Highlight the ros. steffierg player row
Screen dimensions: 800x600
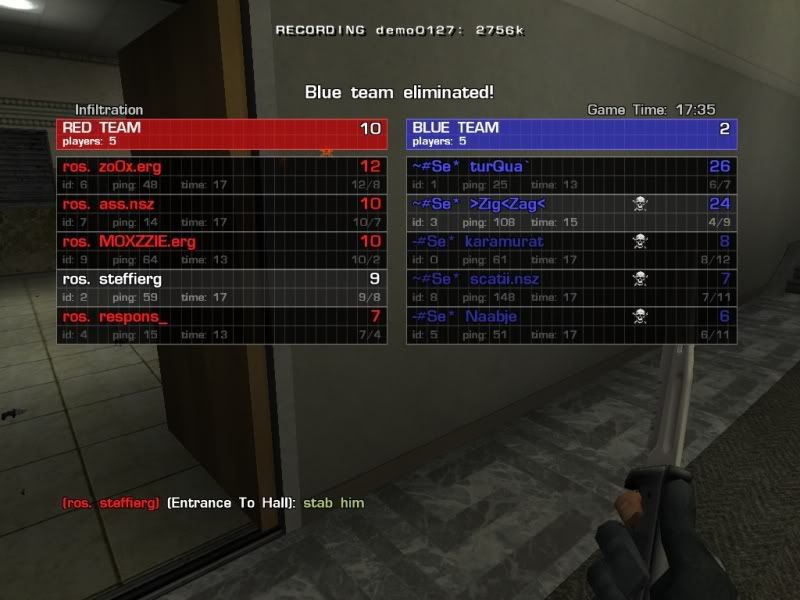(x=221, y=287)
